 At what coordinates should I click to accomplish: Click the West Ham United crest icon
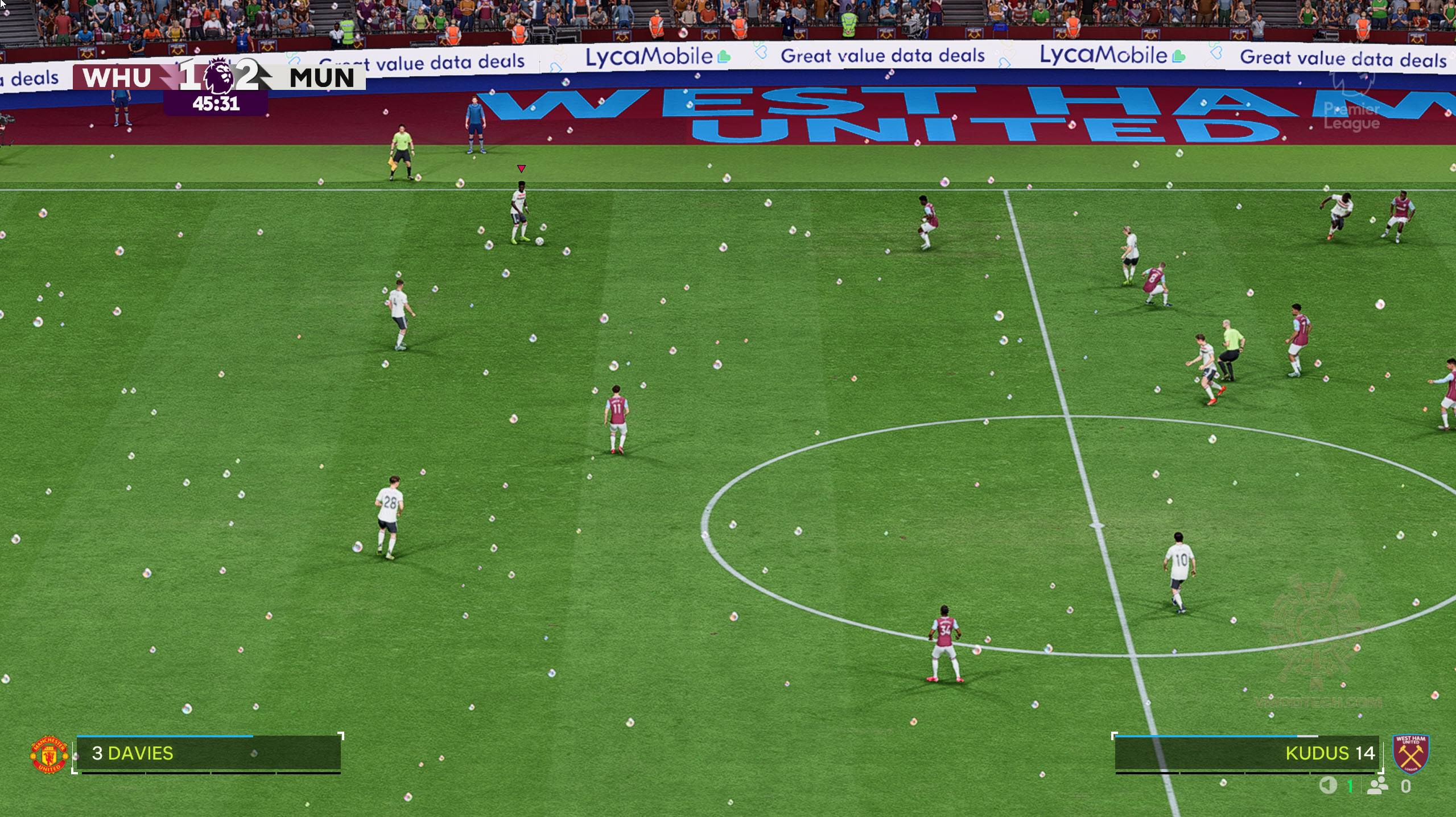1410,753
